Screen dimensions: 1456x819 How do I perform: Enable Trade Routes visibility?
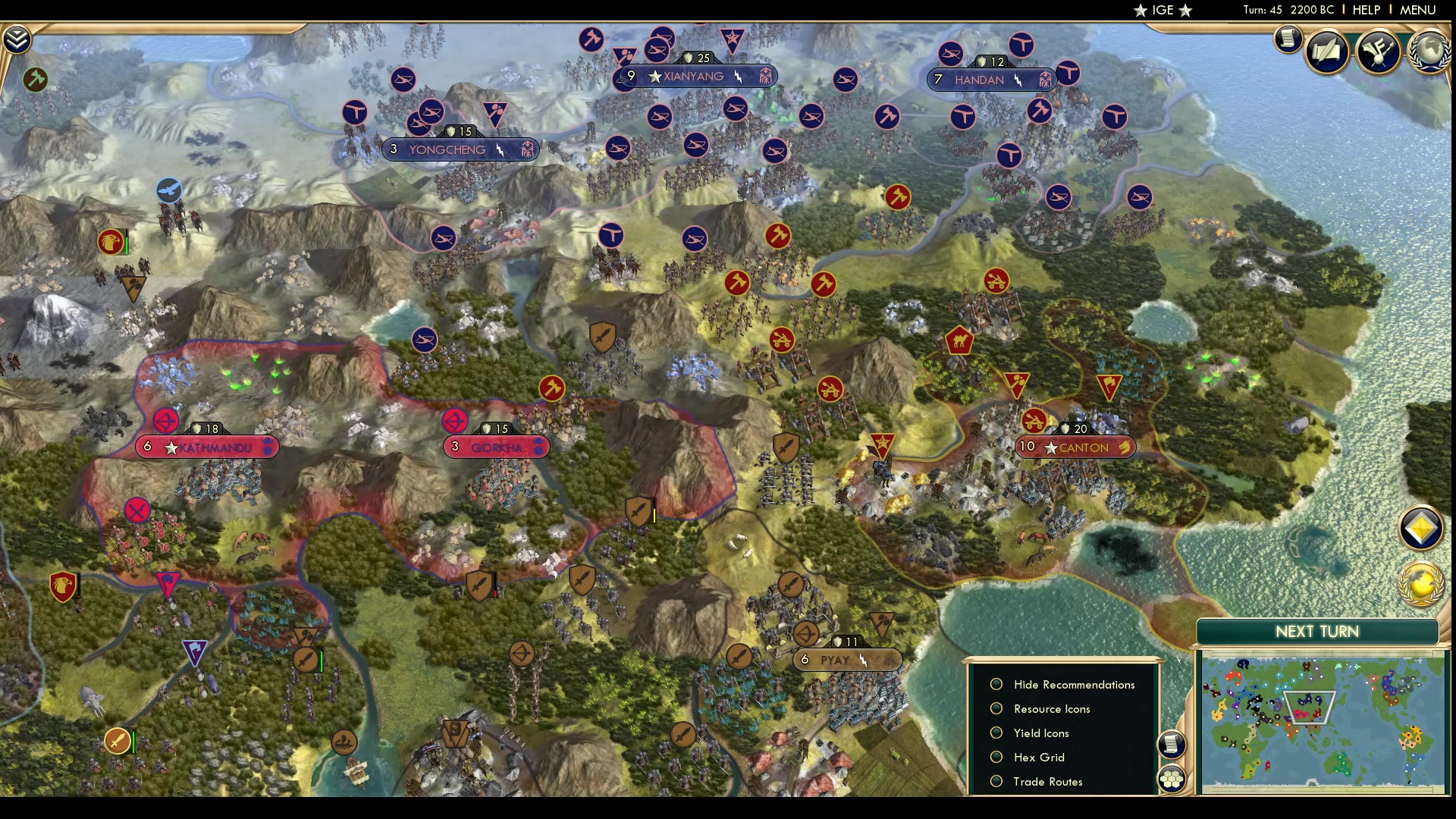point(996,781)
